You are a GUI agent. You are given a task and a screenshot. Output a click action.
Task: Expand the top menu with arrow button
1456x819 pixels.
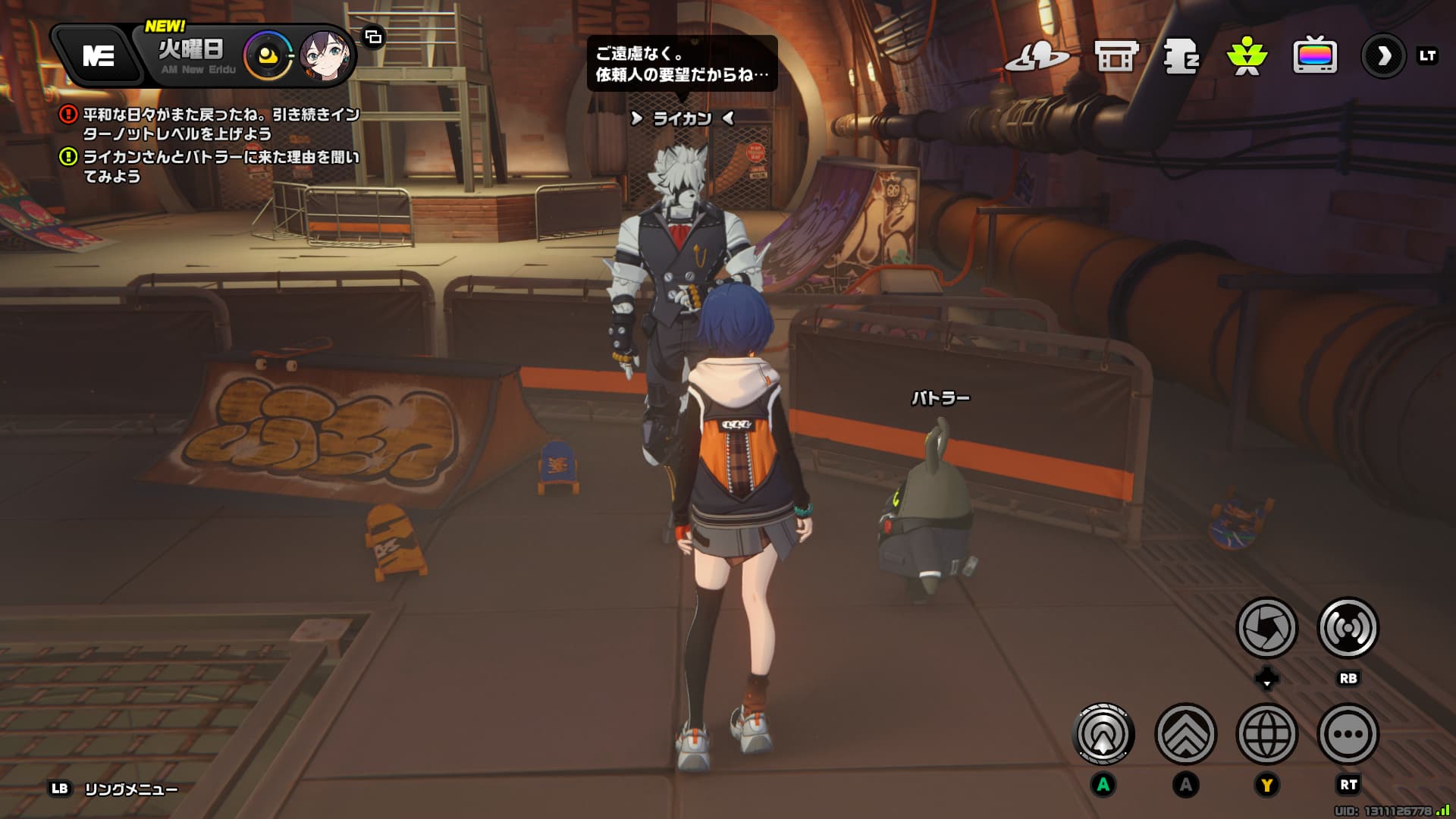coord(1383,55)
